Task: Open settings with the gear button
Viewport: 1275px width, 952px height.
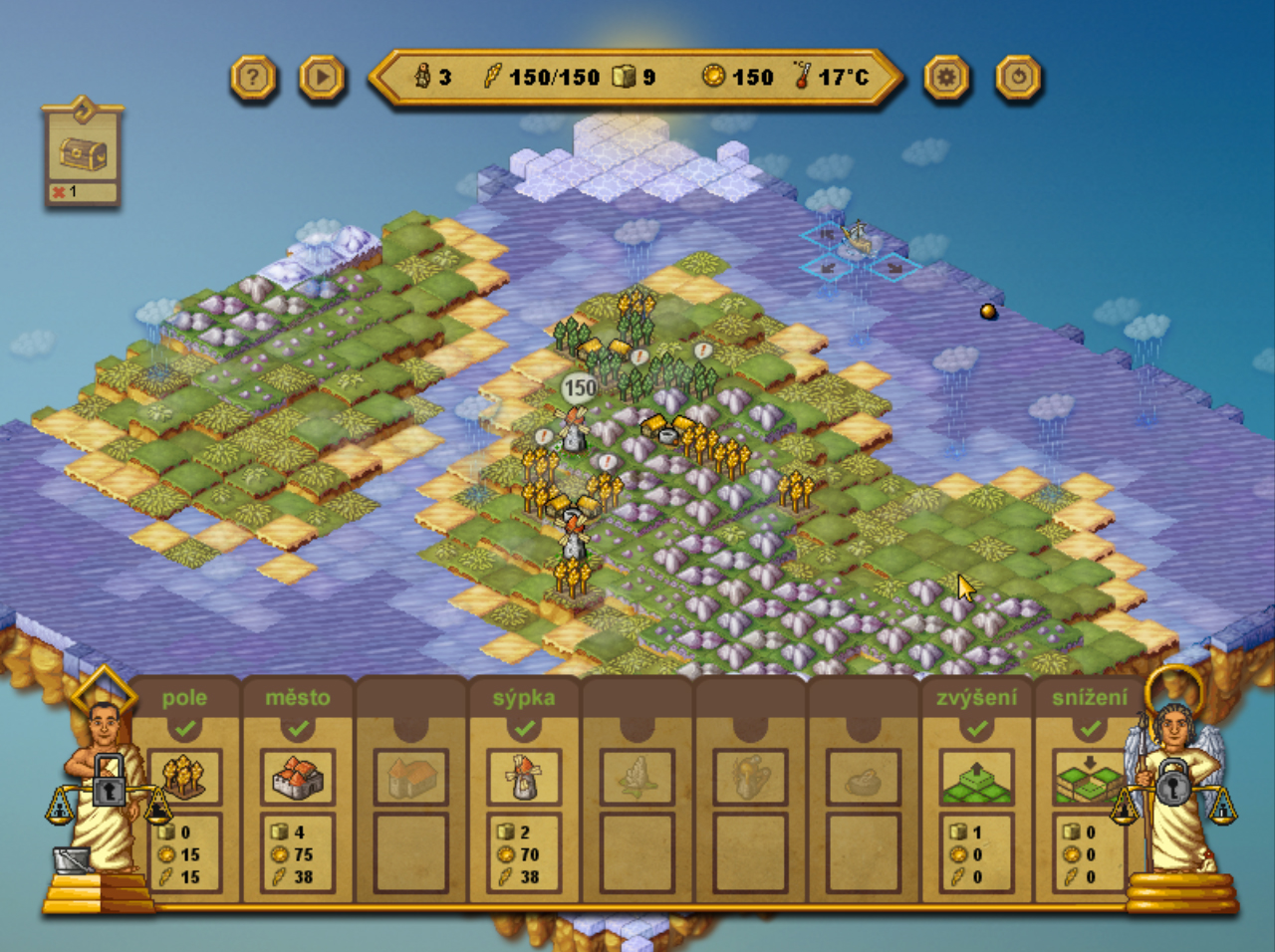Action: point(945,78)
